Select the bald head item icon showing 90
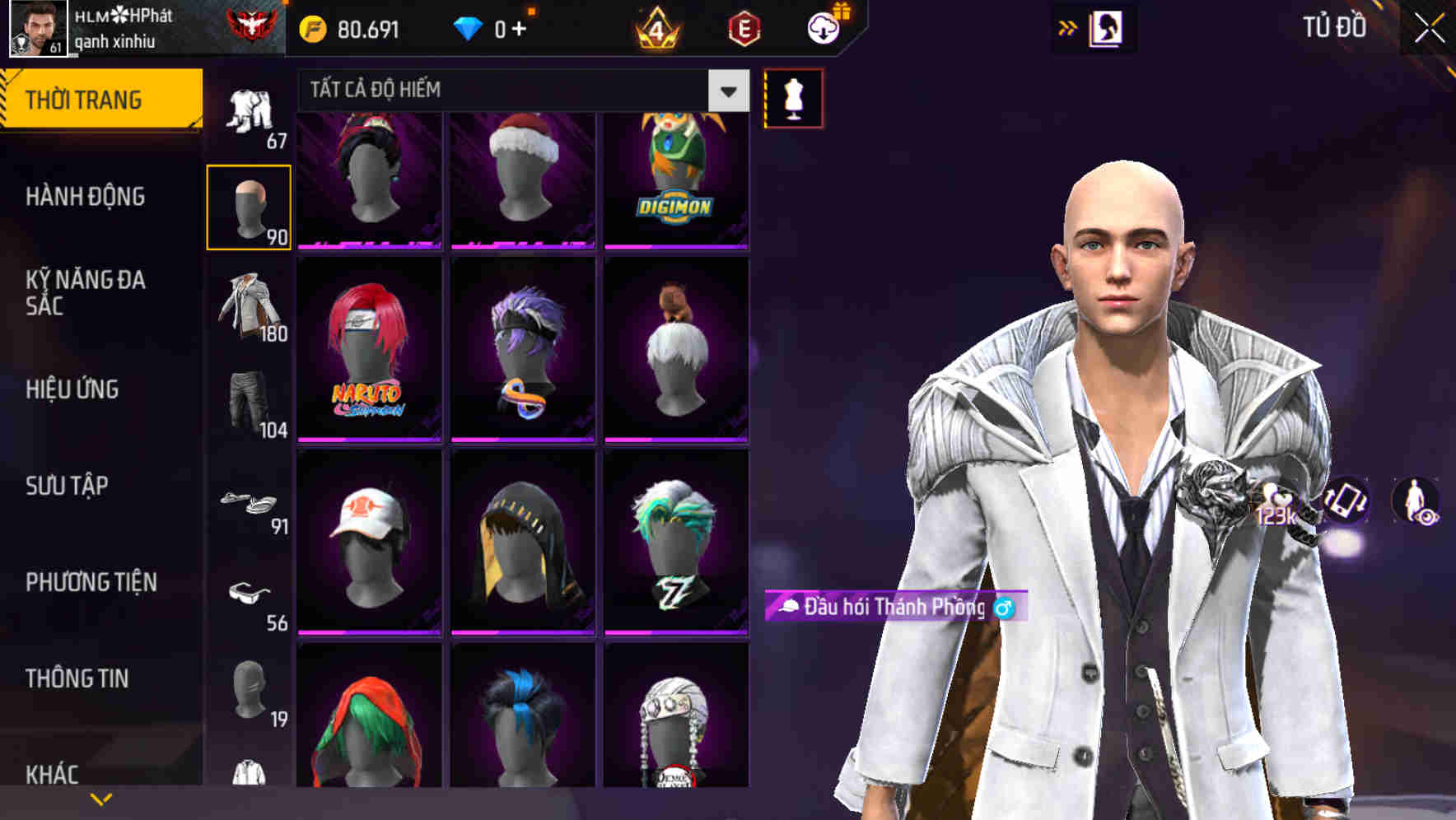The image size is (1456, 820). (x=249, y=204)
